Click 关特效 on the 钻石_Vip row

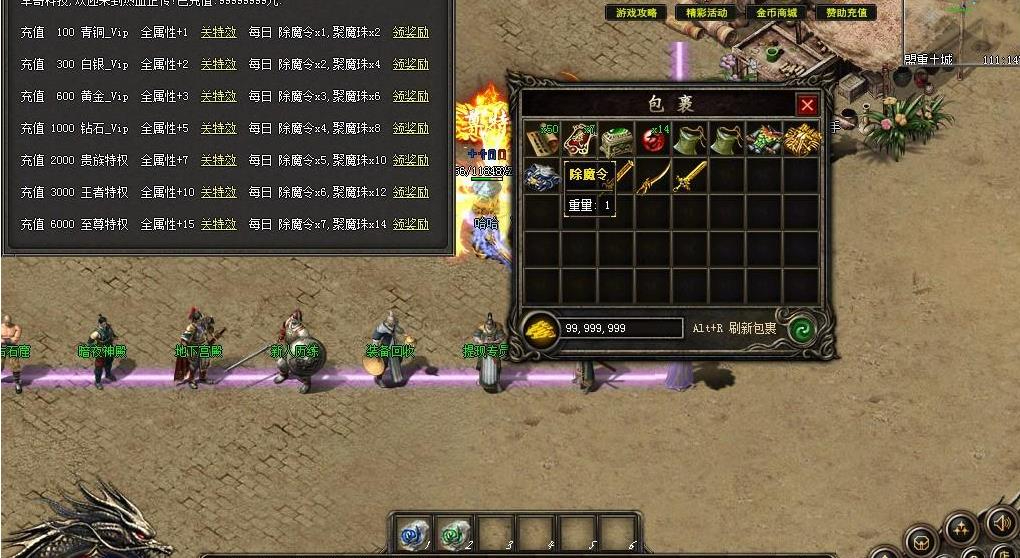coord(218,128)
